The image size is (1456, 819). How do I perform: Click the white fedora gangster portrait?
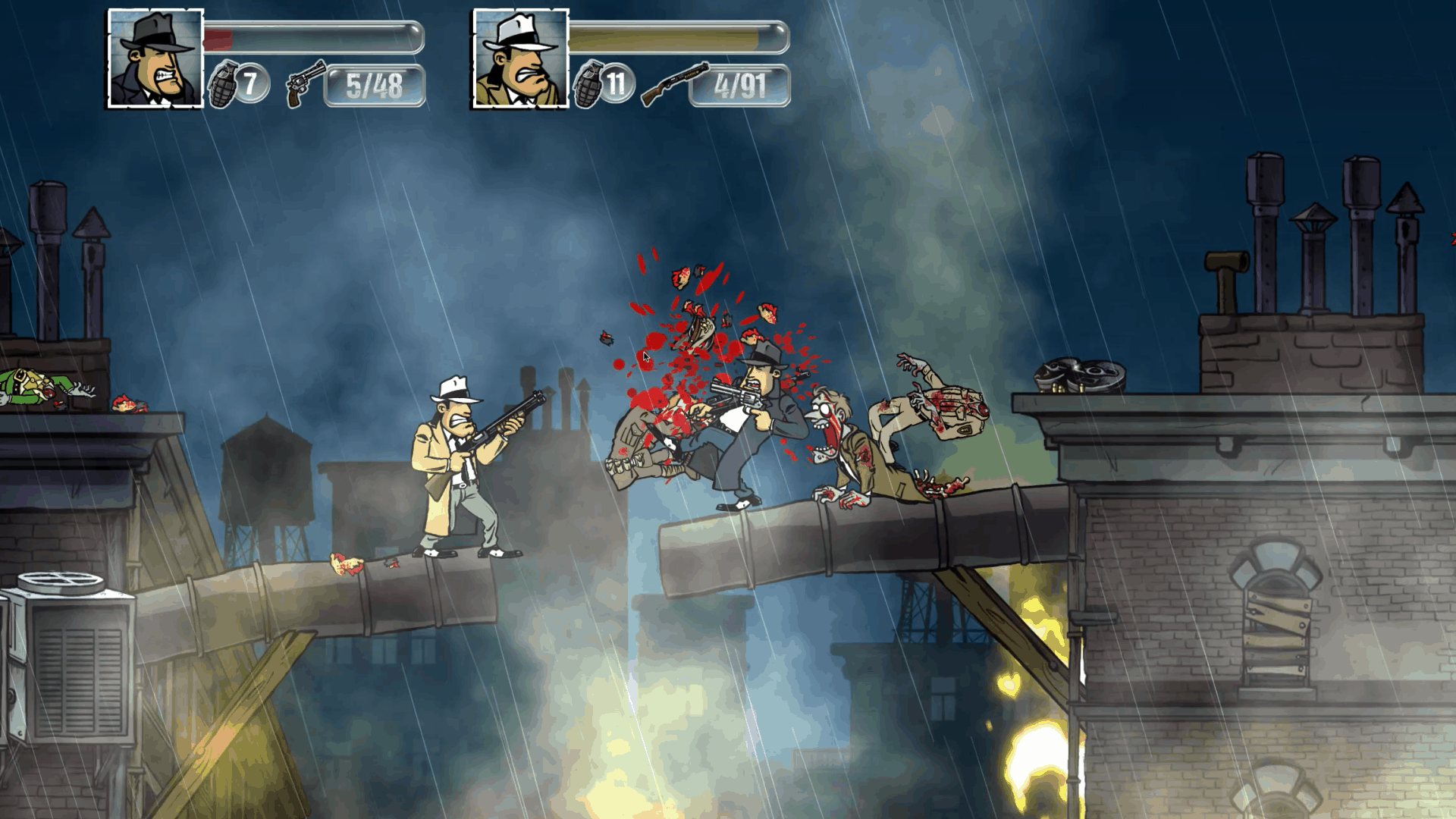[520, 58]
